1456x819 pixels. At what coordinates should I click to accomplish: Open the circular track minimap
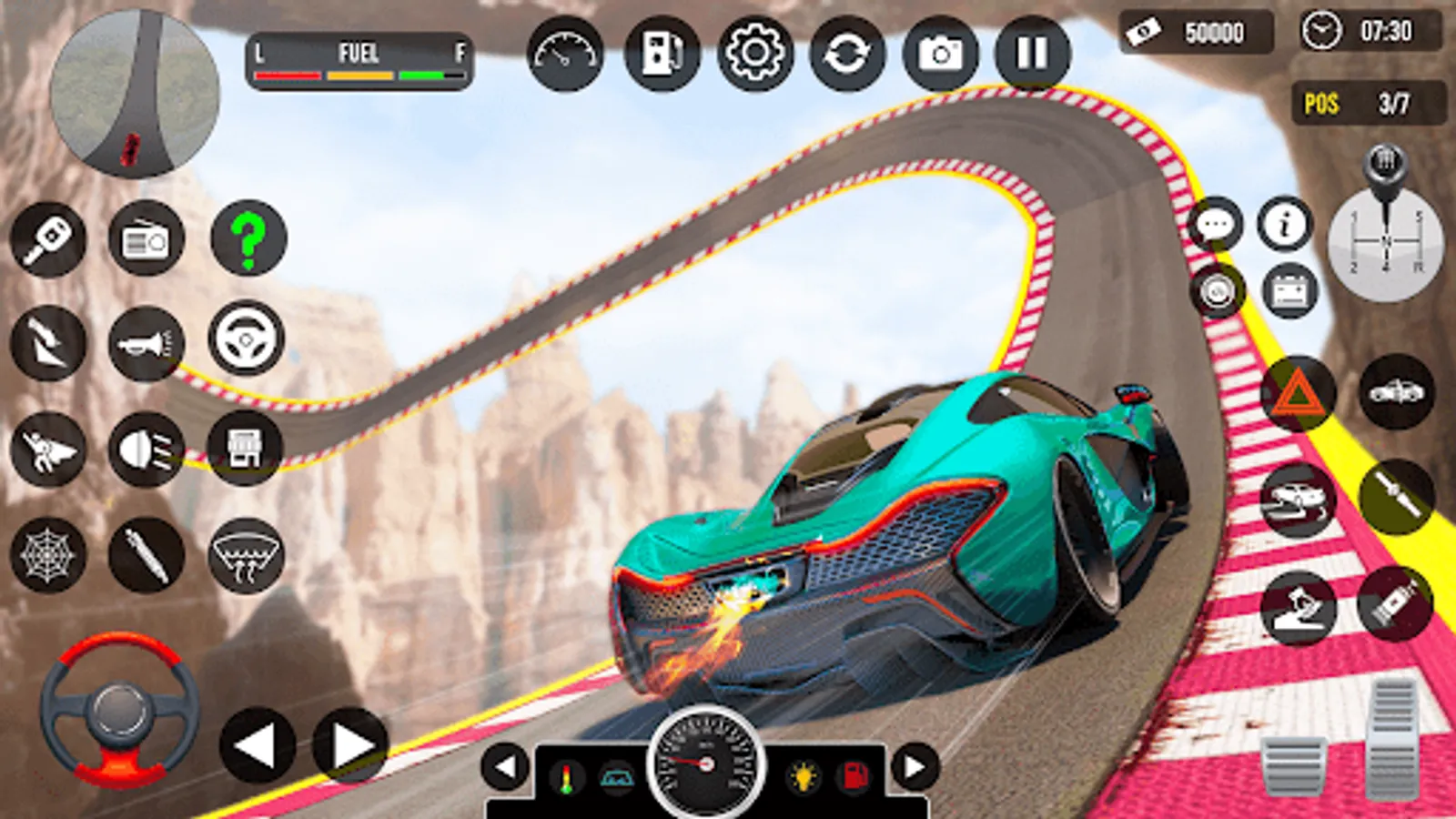(135, 94)
